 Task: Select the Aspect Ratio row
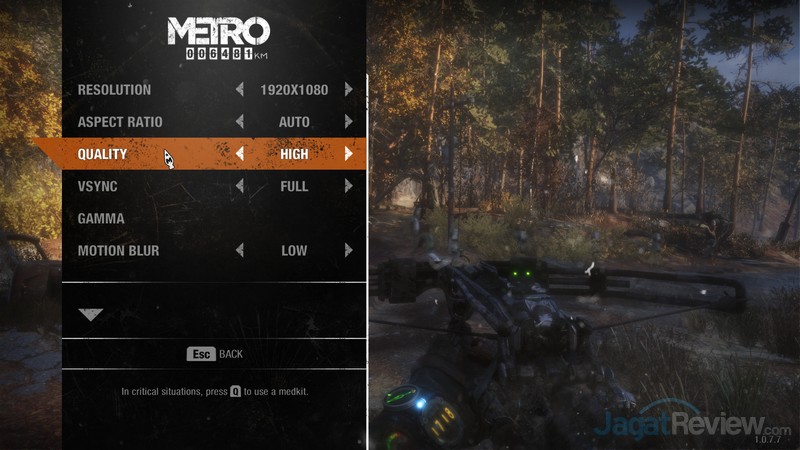(120, 122)
